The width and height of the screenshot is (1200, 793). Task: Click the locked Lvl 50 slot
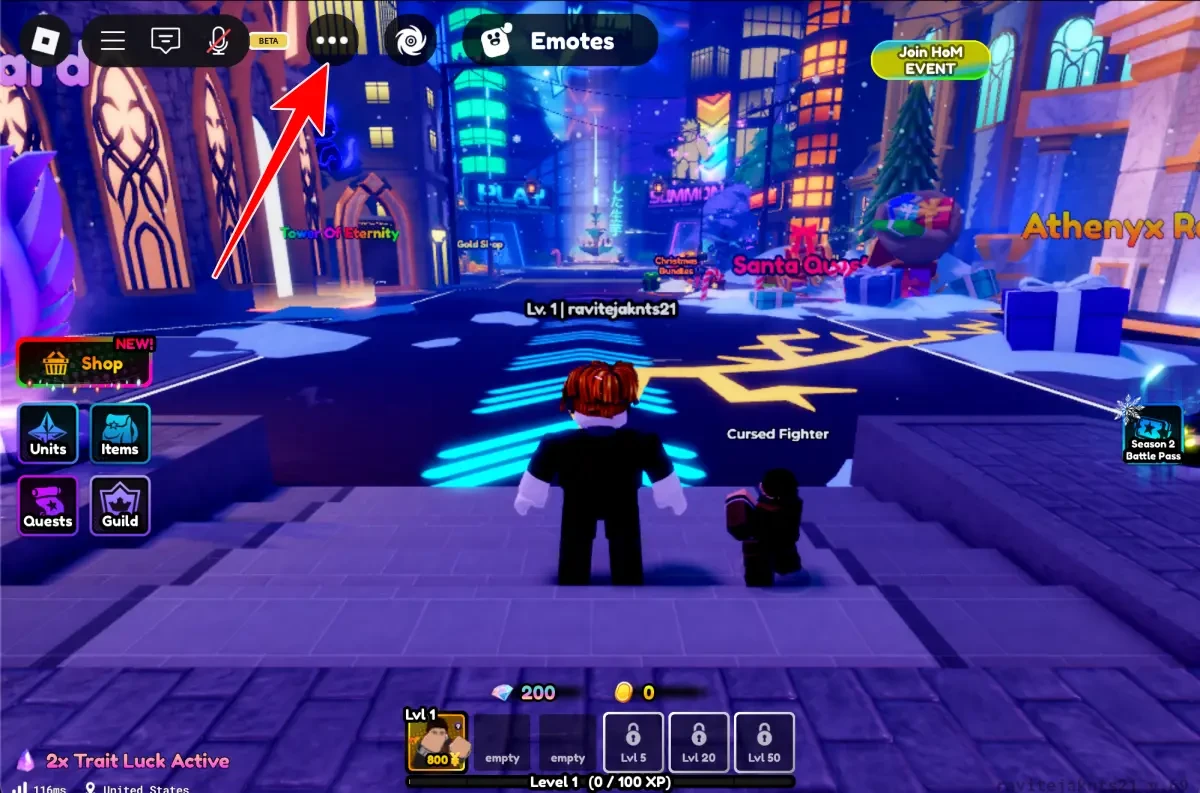[765, 742]
